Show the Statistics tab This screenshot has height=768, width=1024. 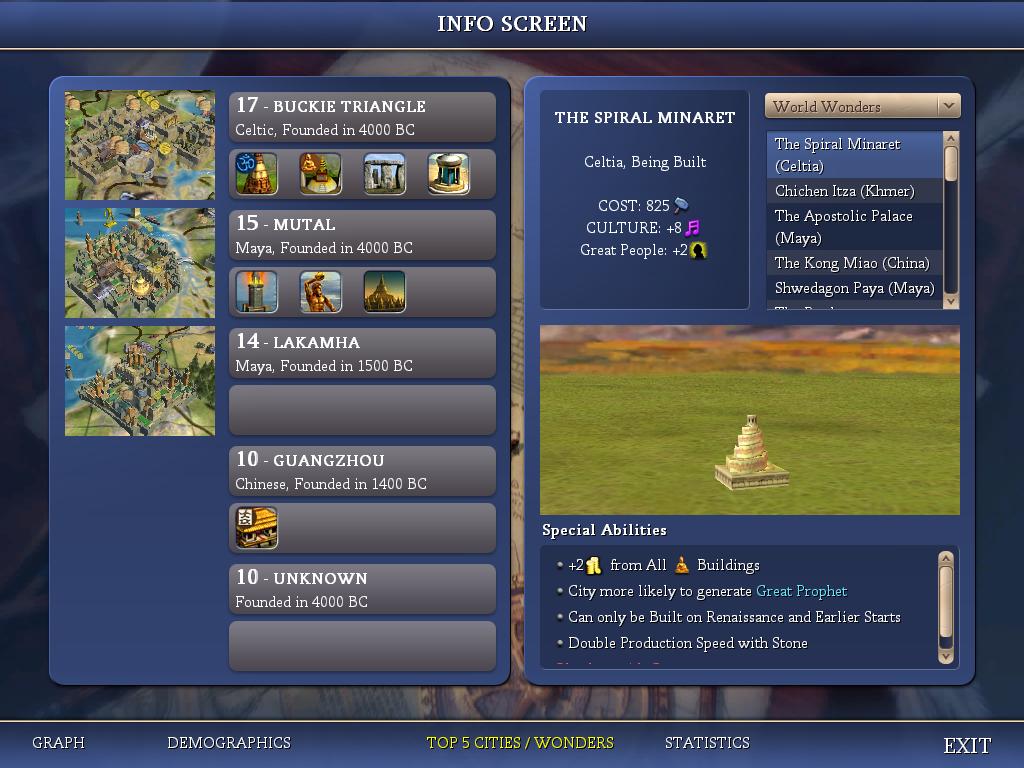(x=707, y=743)
